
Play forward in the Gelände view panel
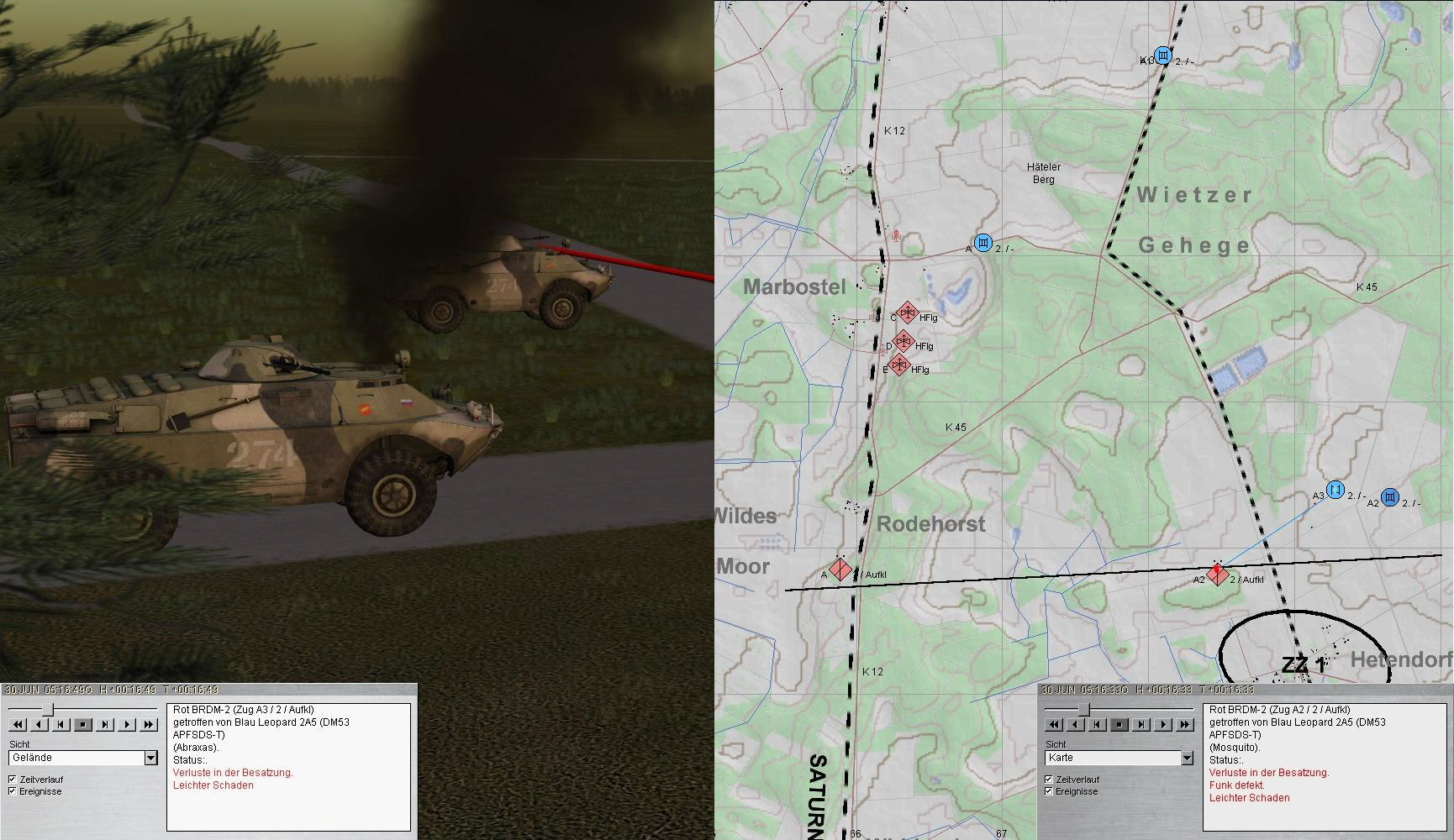coord(127,725)
